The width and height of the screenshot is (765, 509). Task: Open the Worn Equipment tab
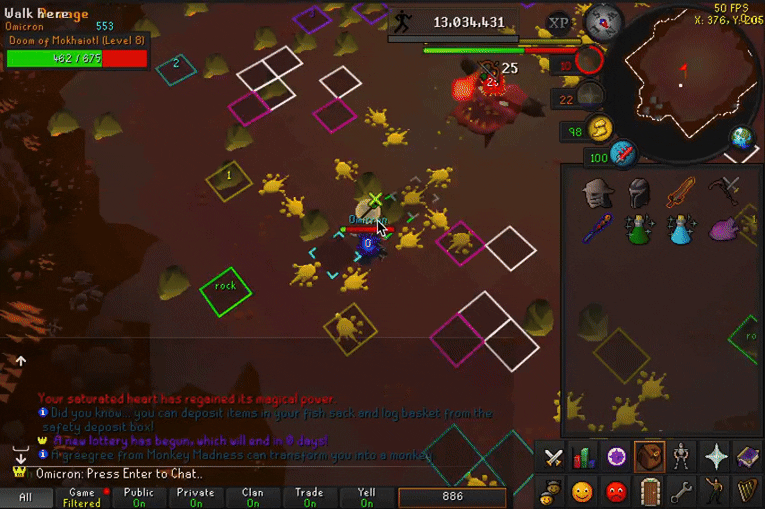(x=683, y=457)
